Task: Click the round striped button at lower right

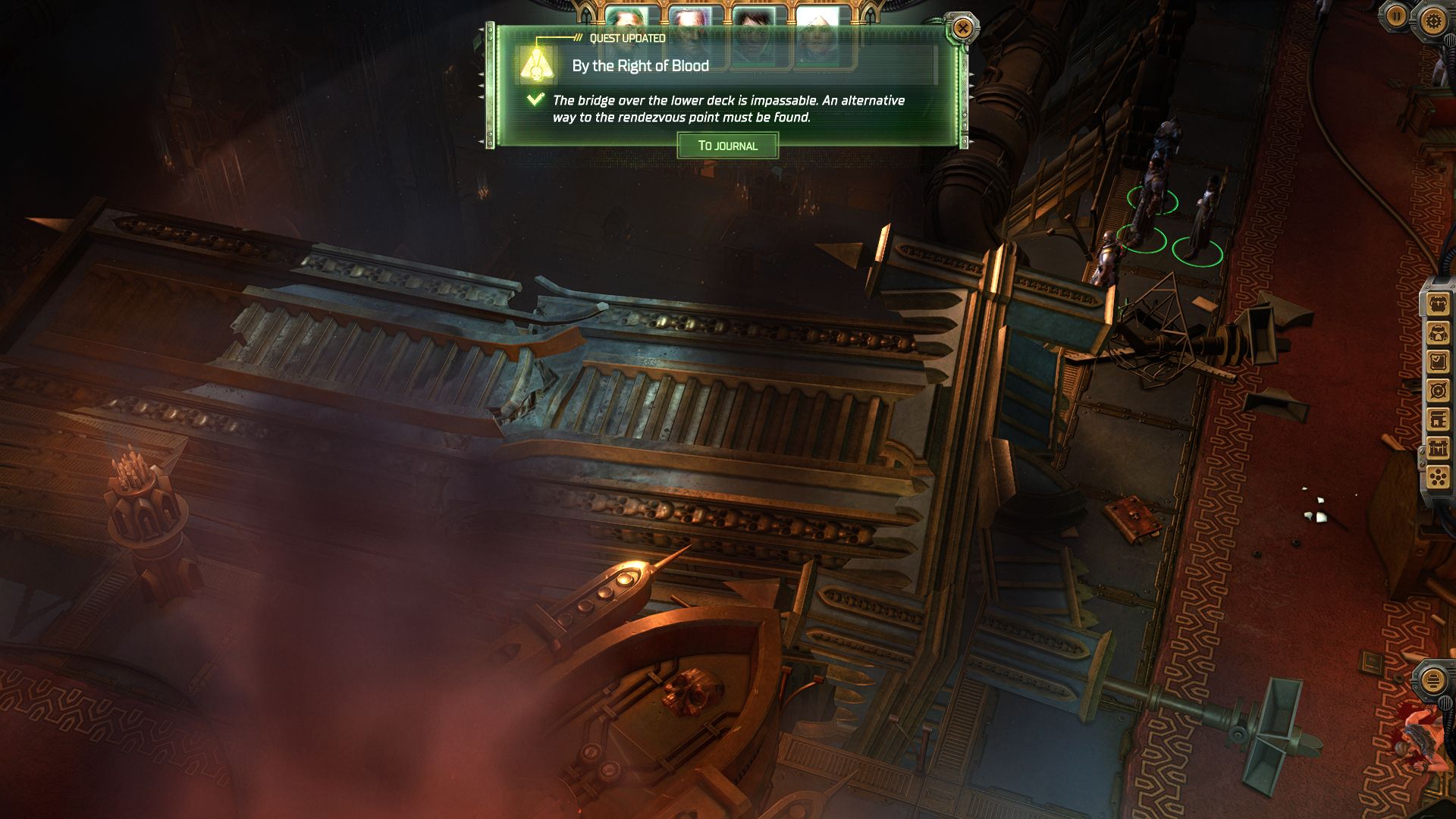Action: 1432,679
